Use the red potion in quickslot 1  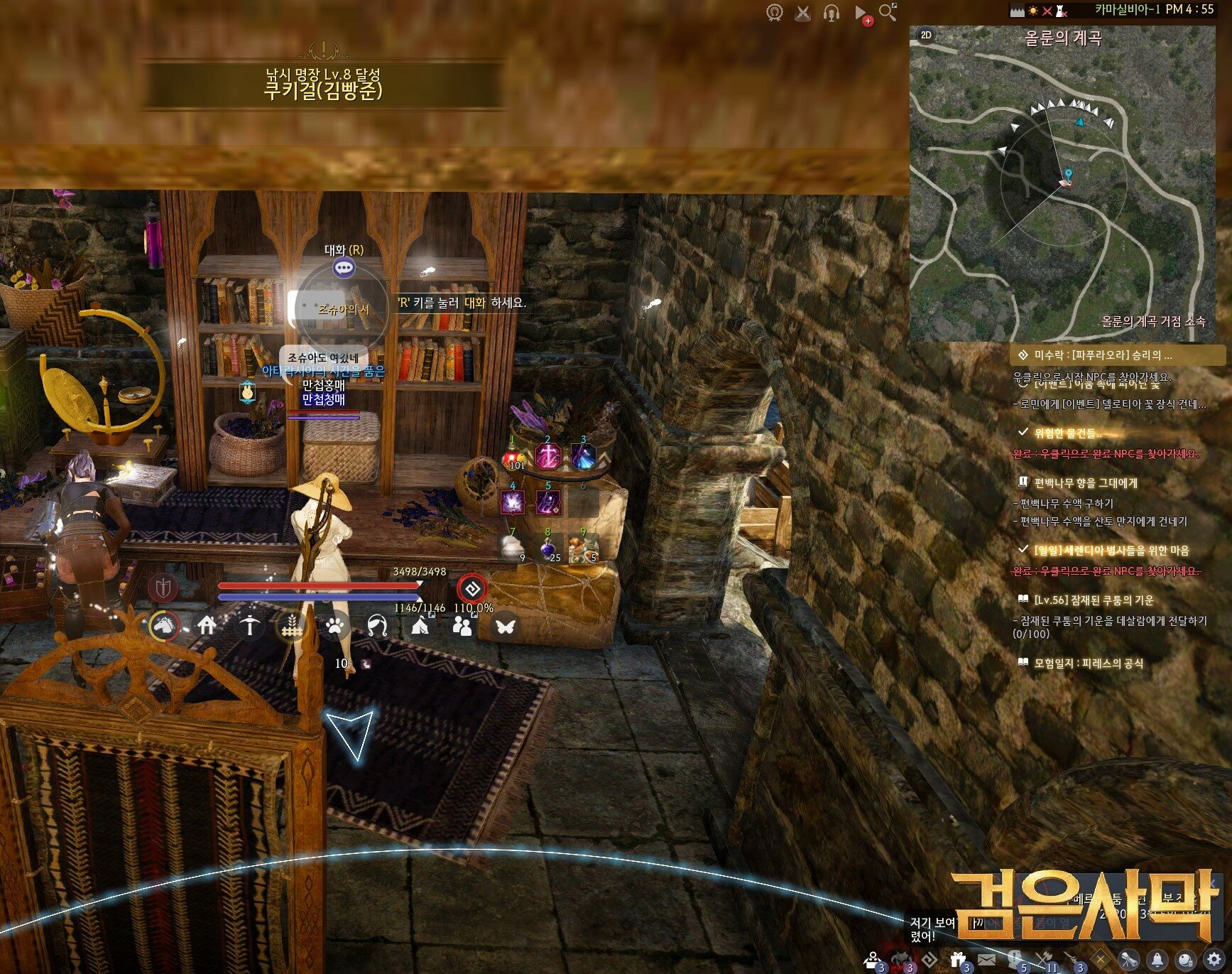[513, 457]
